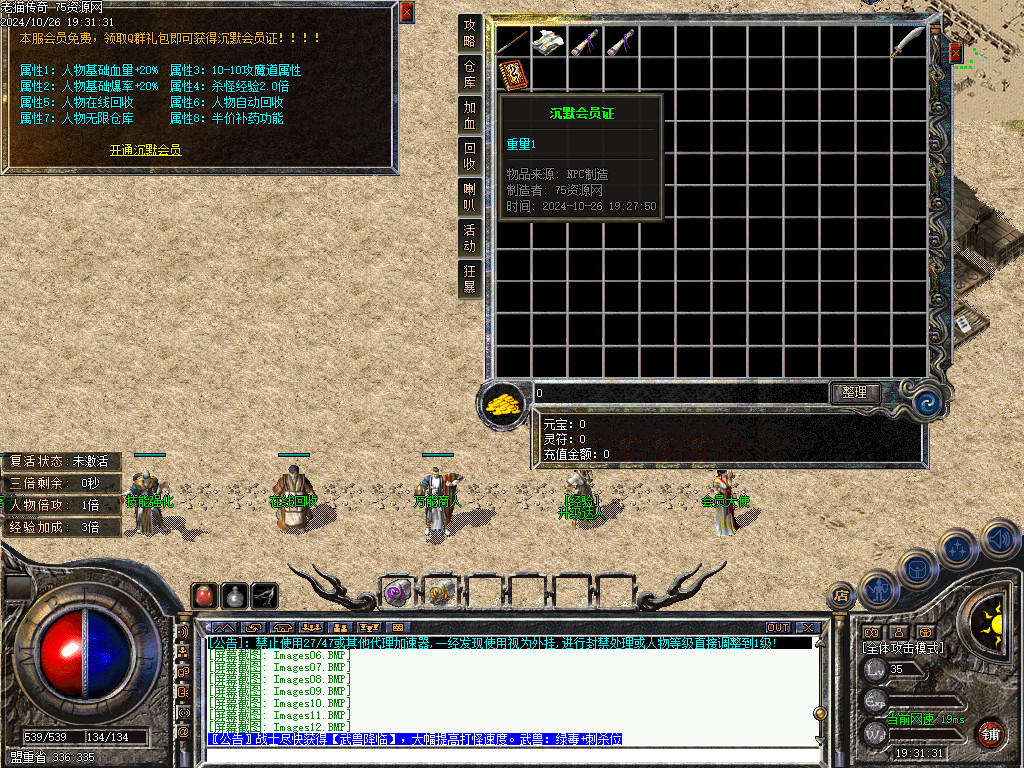Image resolution: width=1024 pixels, height=768 pixels.
Task: Close the inventory bag window
Action: pyautogui.click(x=955, y=52)
